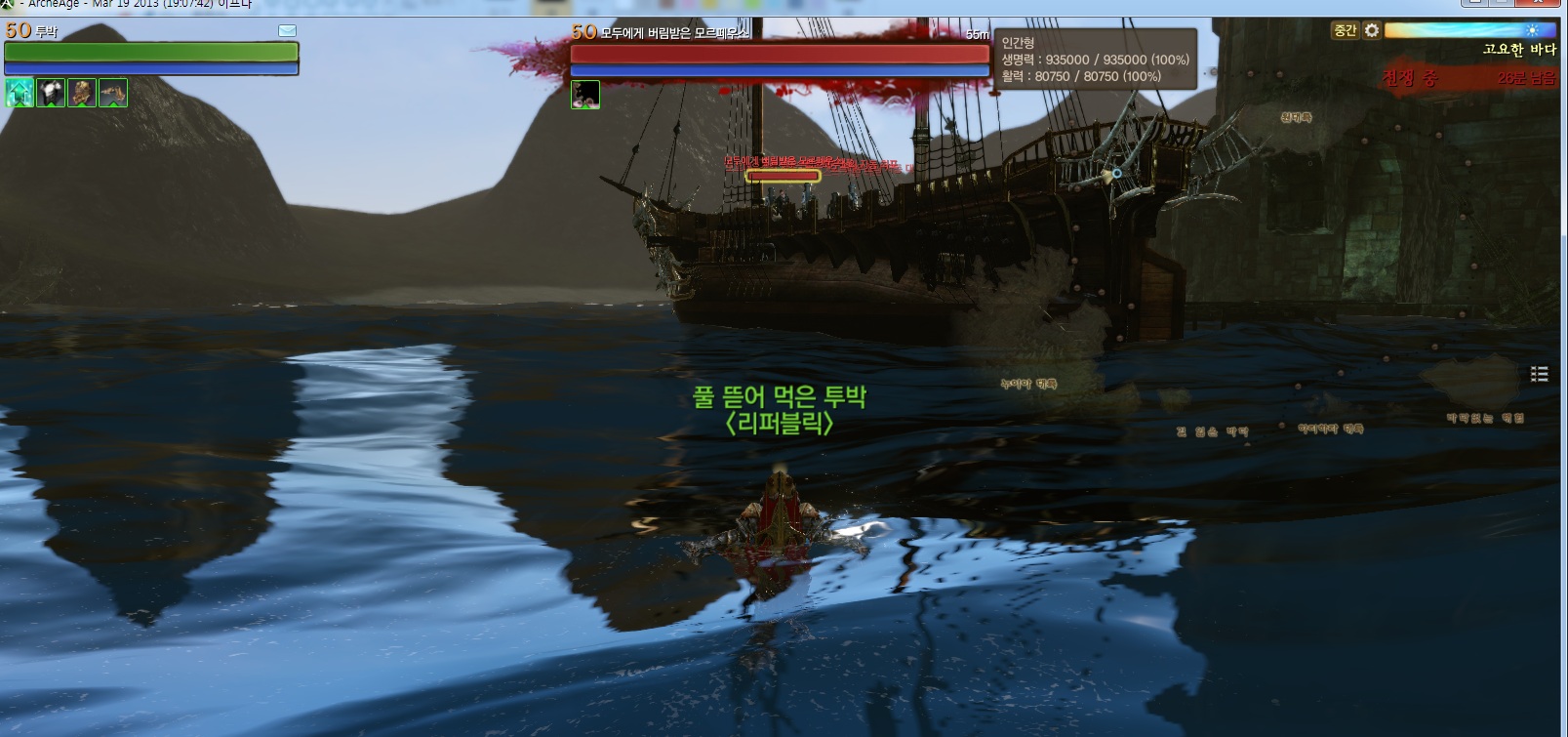The image size is (1568, 737).
Task: Select the green arrow buff icon
Action: click(20, 94)
